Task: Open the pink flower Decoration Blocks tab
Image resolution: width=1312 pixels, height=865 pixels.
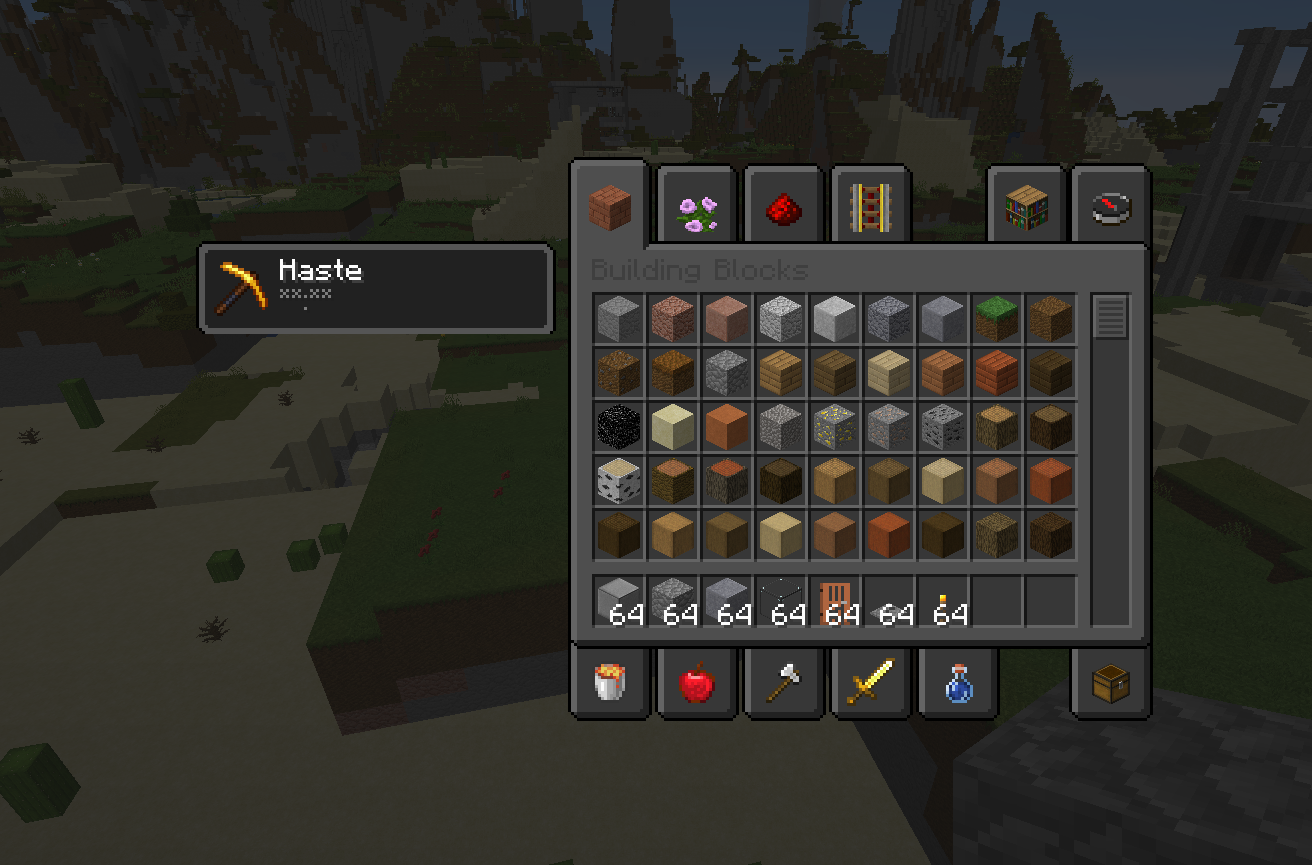Action: coord(697,210)
